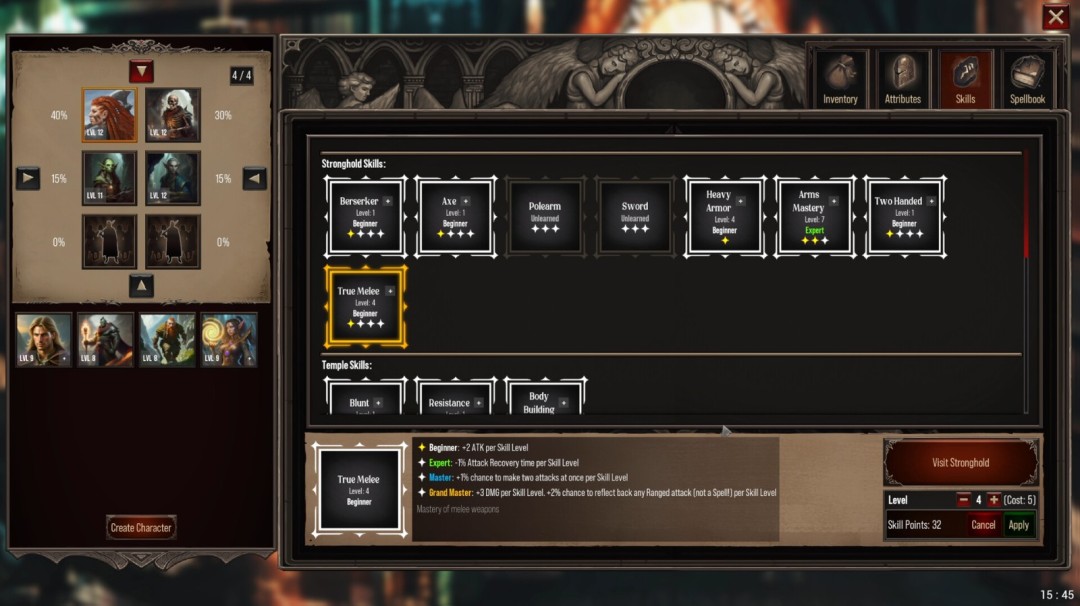Open the Inventory tab
This screenshot has height=606, width=1080.
coord(840,79)
